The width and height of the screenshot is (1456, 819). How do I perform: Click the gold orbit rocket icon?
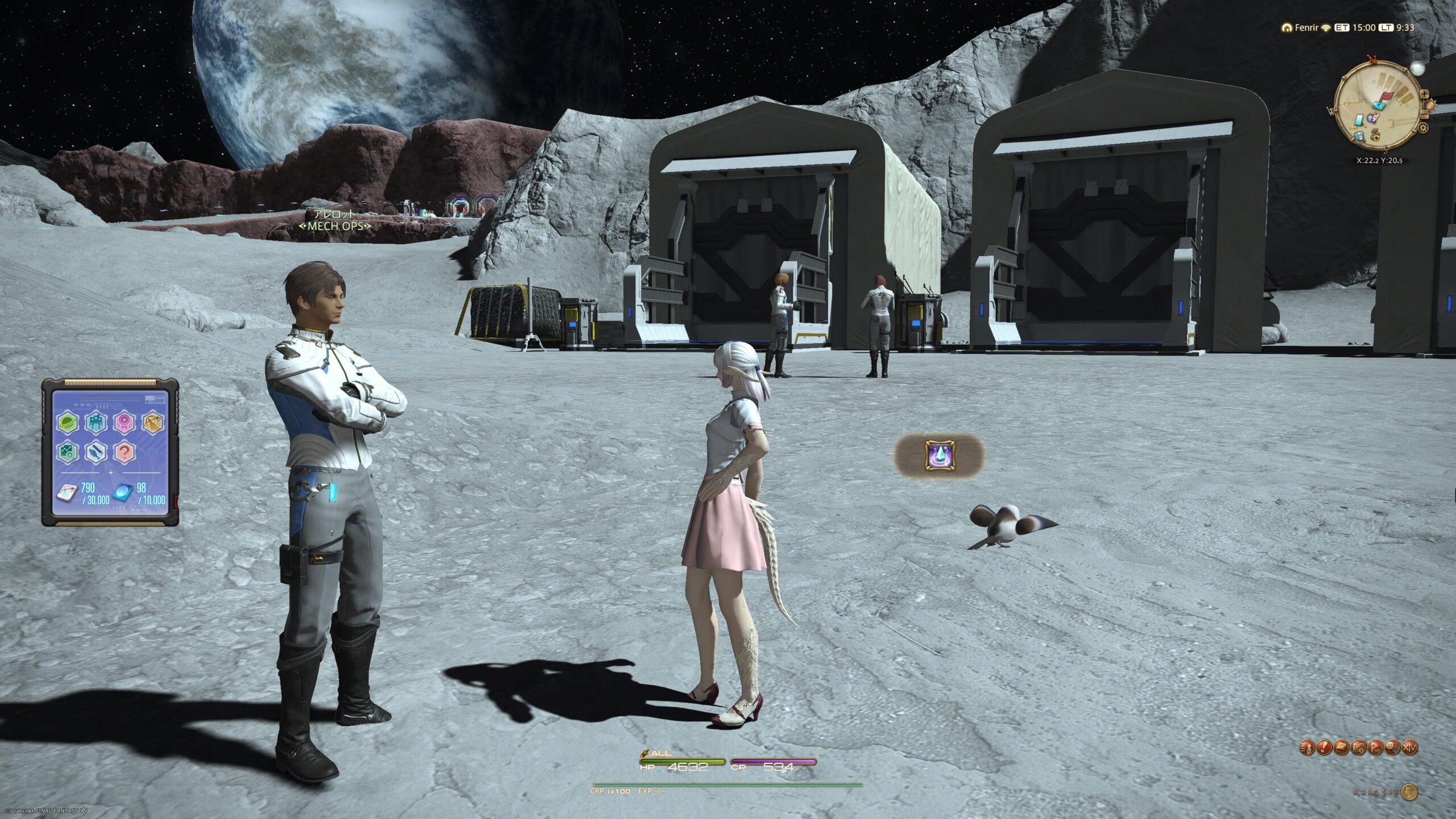[152, 423]
